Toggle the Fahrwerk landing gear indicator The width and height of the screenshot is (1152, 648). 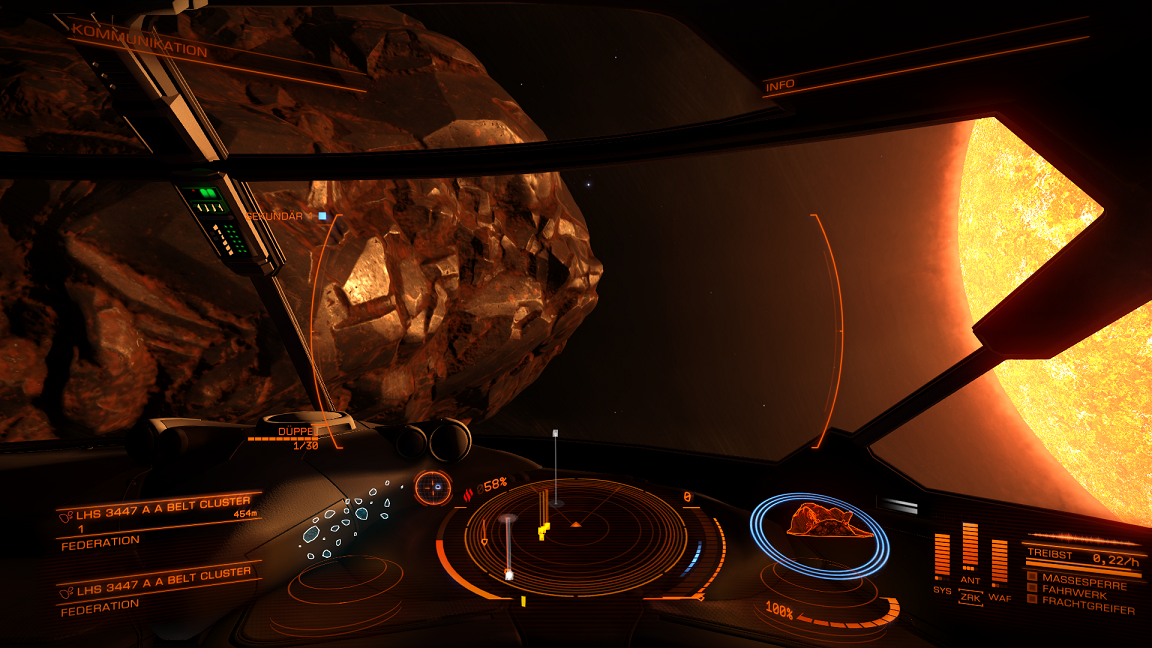1032,588
